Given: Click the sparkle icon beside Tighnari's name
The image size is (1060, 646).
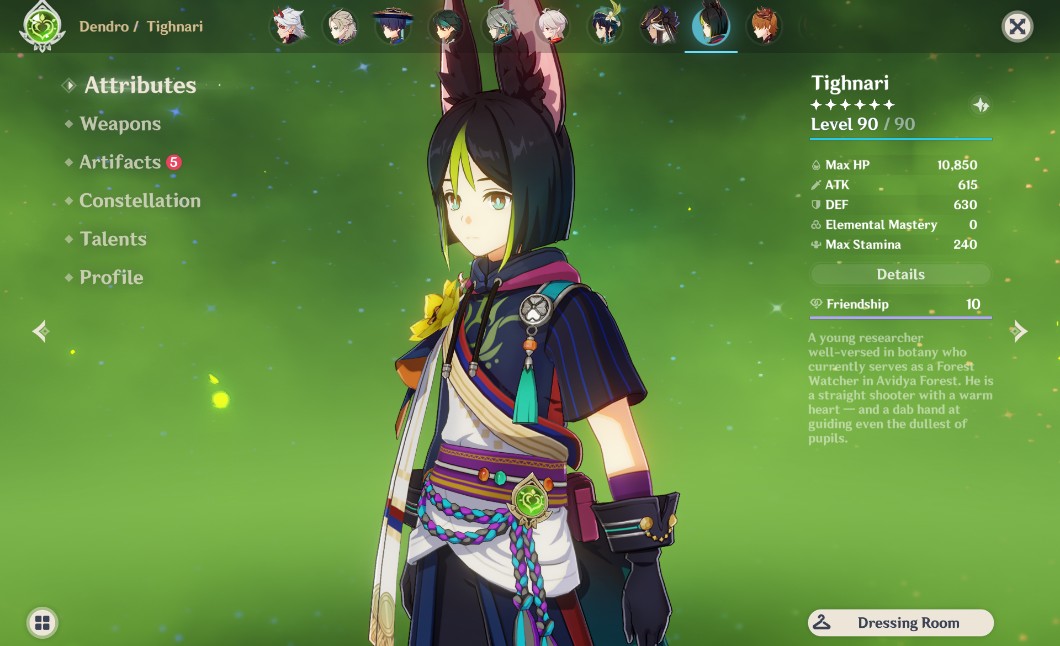Looking at the screenshot, I should click(980, 105).
